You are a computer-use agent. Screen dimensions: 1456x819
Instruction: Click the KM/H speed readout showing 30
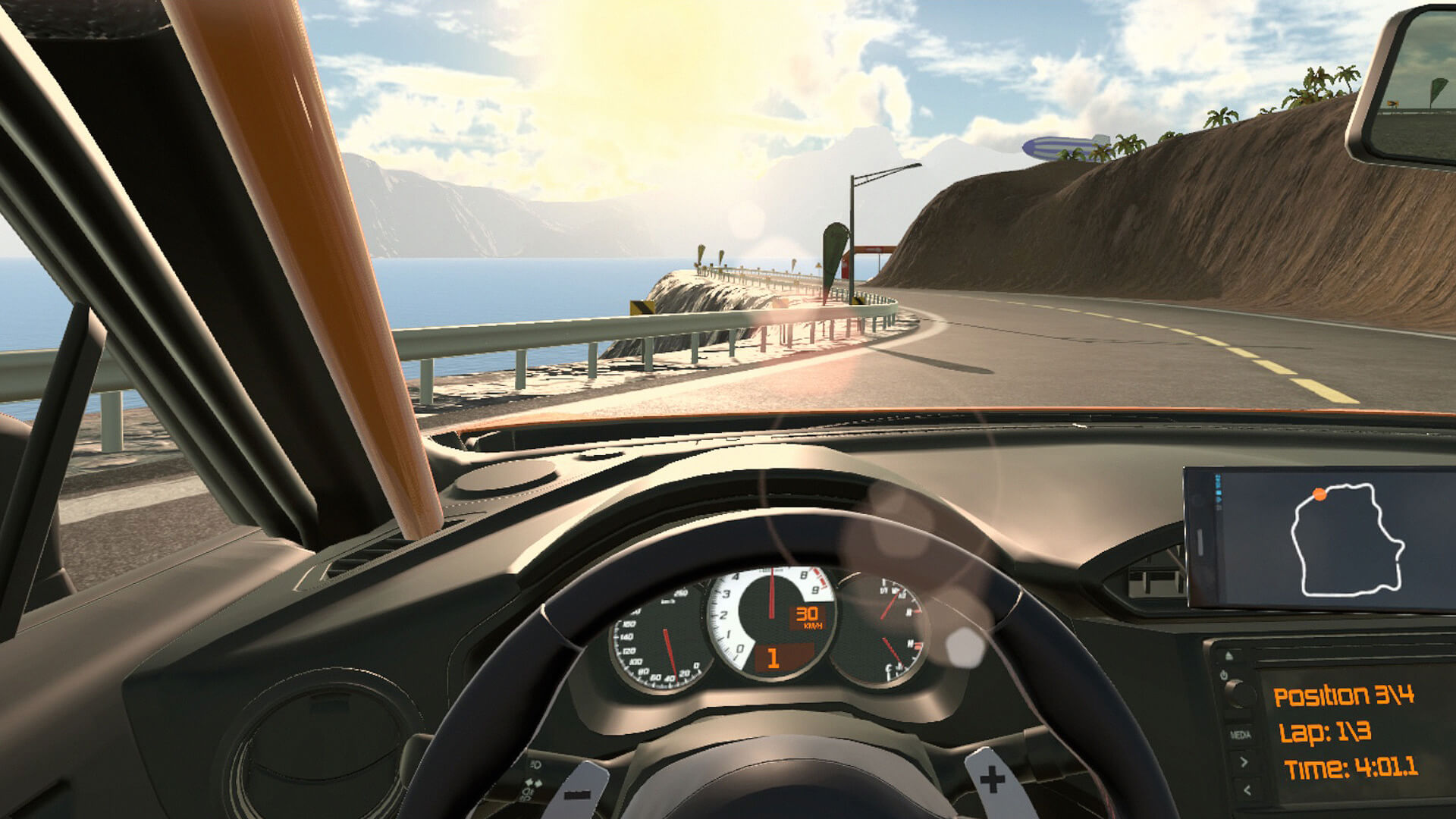[807, 617]
